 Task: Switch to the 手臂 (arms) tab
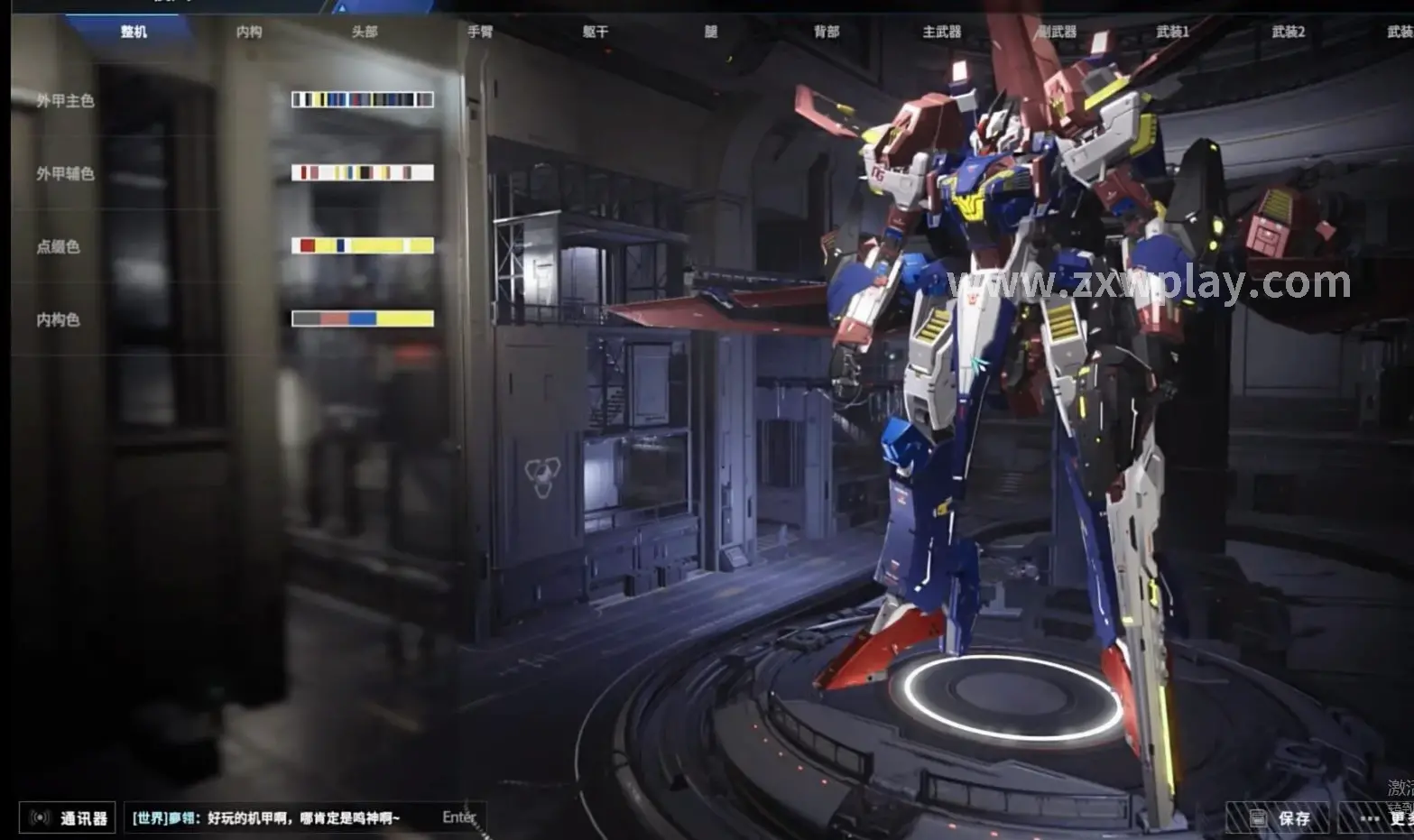tap(480, 32)
